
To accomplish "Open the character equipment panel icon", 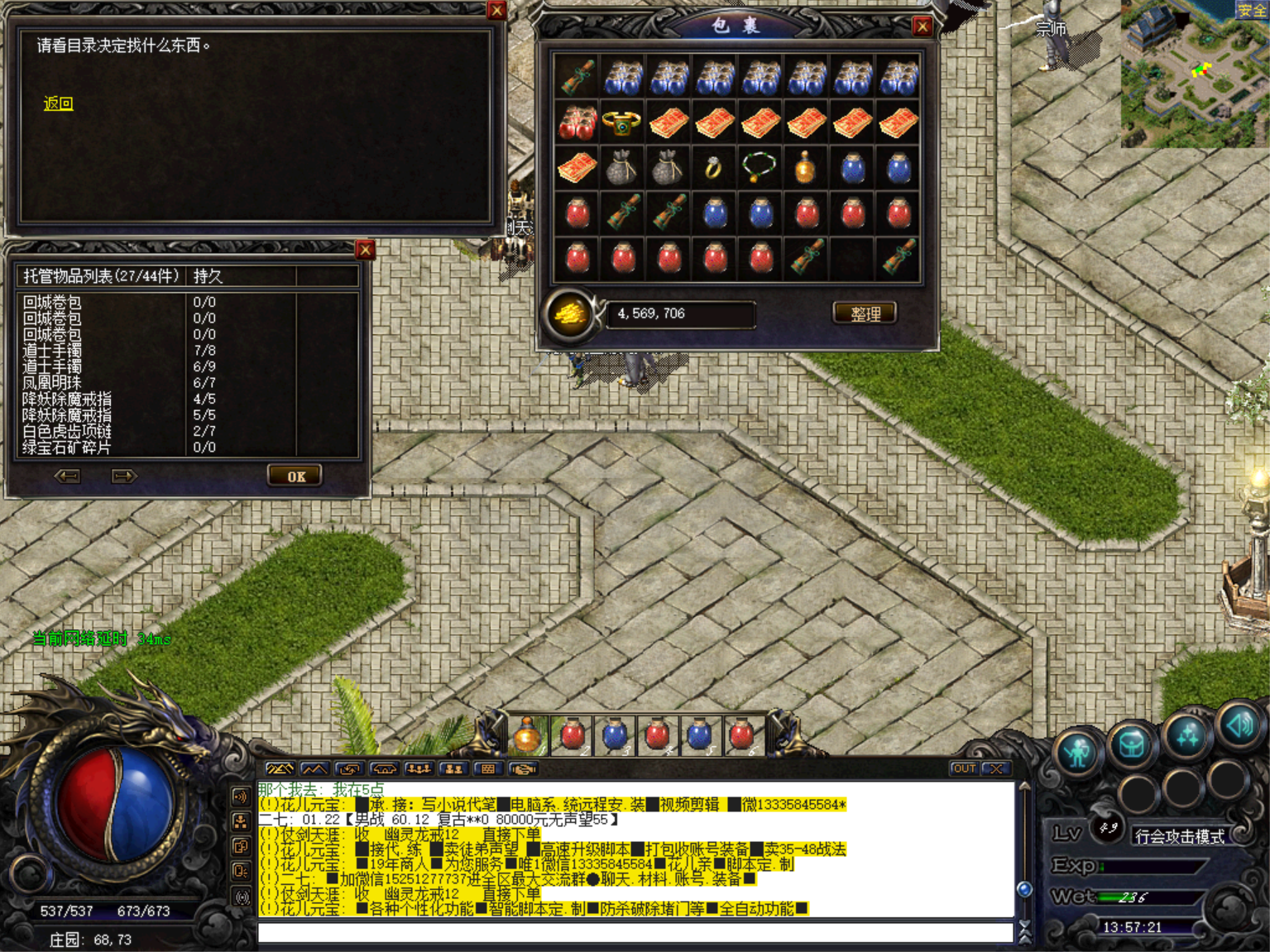I will (x=1077, y=751).
